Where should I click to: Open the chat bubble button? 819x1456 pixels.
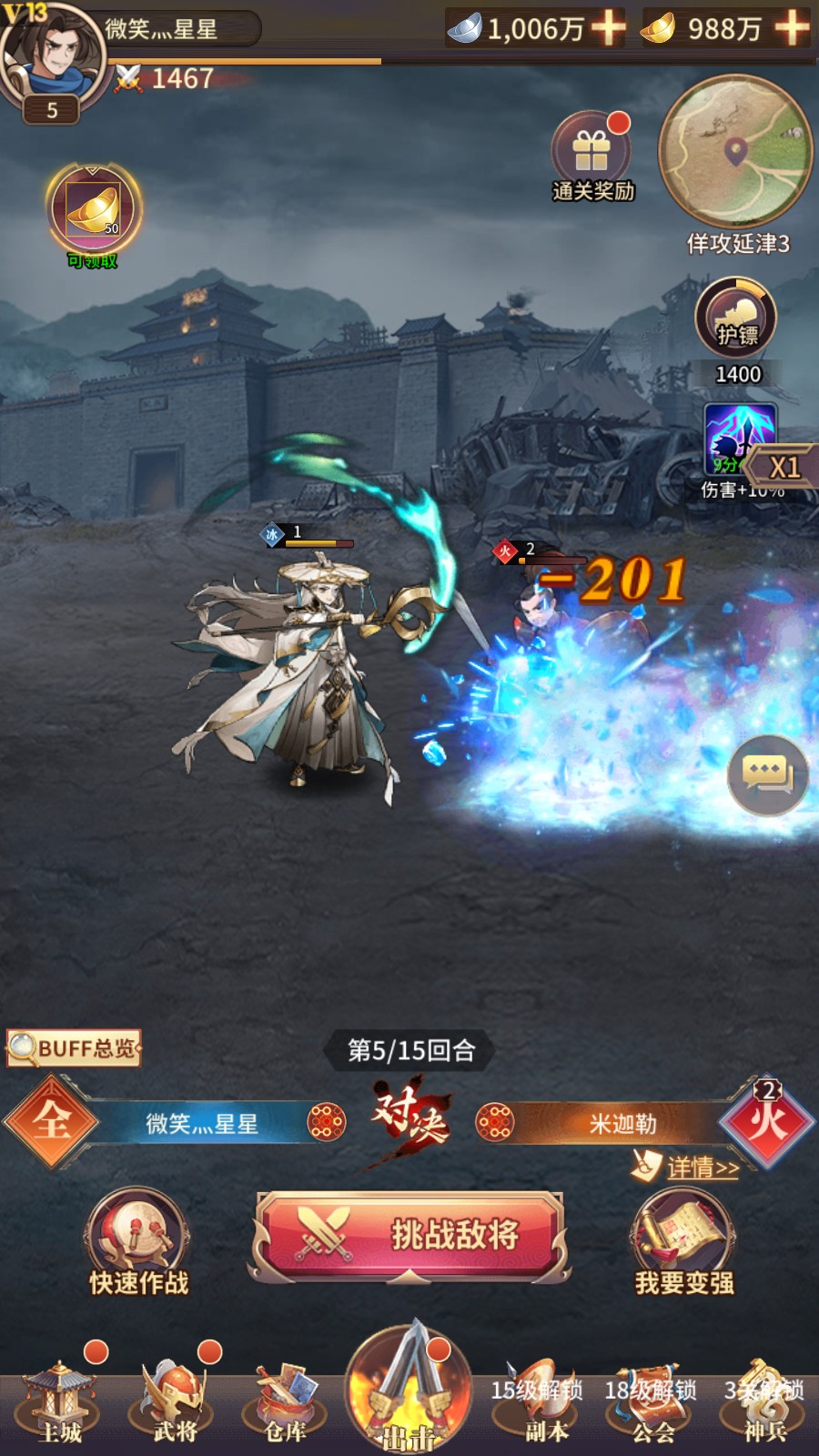coord(767,774)
